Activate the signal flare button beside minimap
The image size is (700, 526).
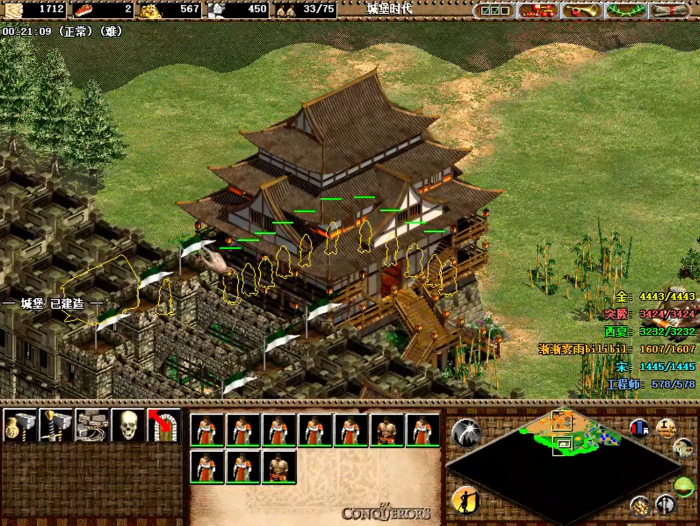pyautogui.click(x=465, y=432)
